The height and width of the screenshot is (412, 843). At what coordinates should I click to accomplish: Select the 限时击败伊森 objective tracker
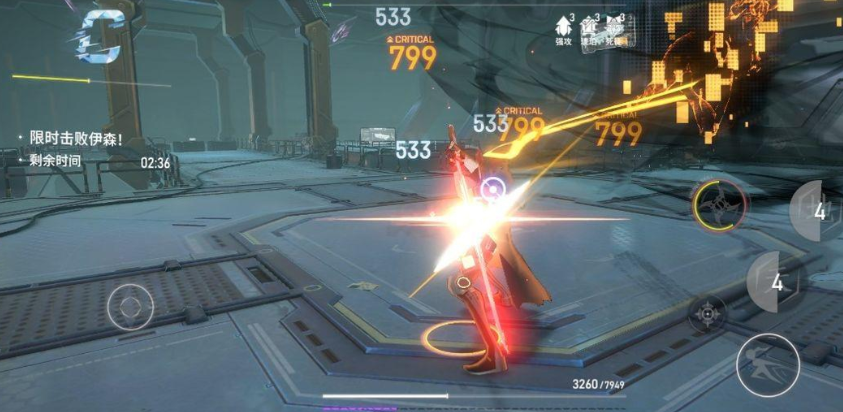[76, 139]
